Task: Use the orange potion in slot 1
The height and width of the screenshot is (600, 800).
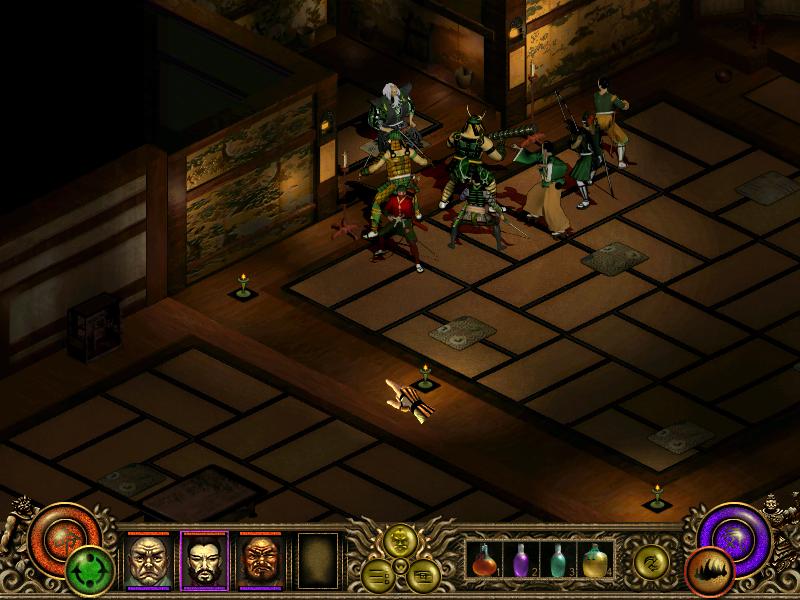Action: click(485, 562)
